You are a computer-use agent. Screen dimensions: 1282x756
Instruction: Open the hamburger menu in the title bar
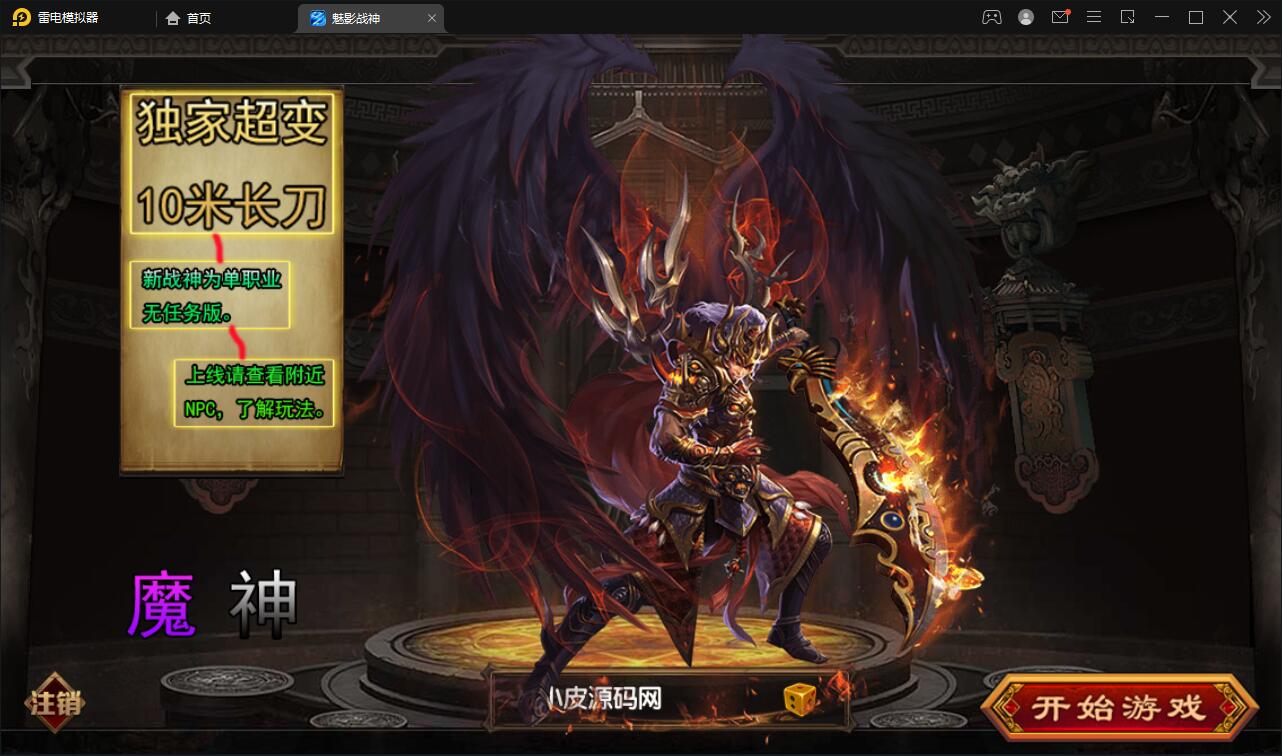tap(1094, 17)
